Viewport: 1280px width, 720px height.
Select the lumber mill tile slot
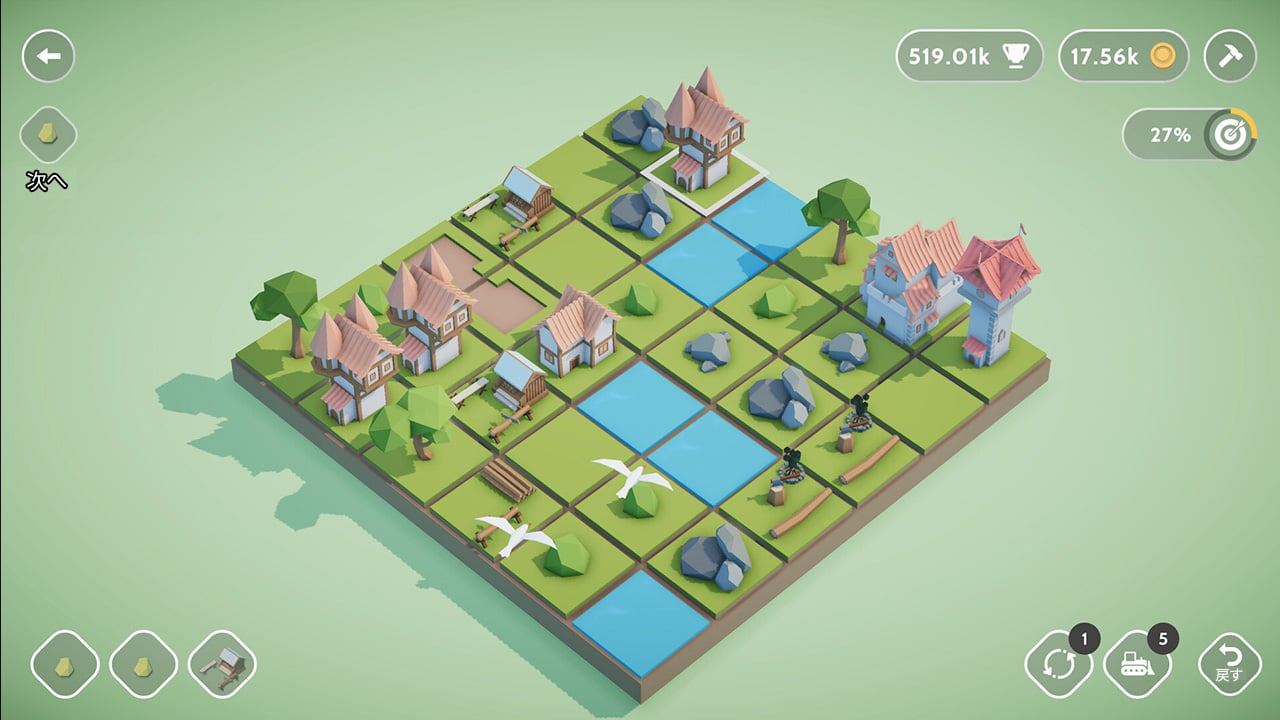pyautogui.click(x=223, y=662)
